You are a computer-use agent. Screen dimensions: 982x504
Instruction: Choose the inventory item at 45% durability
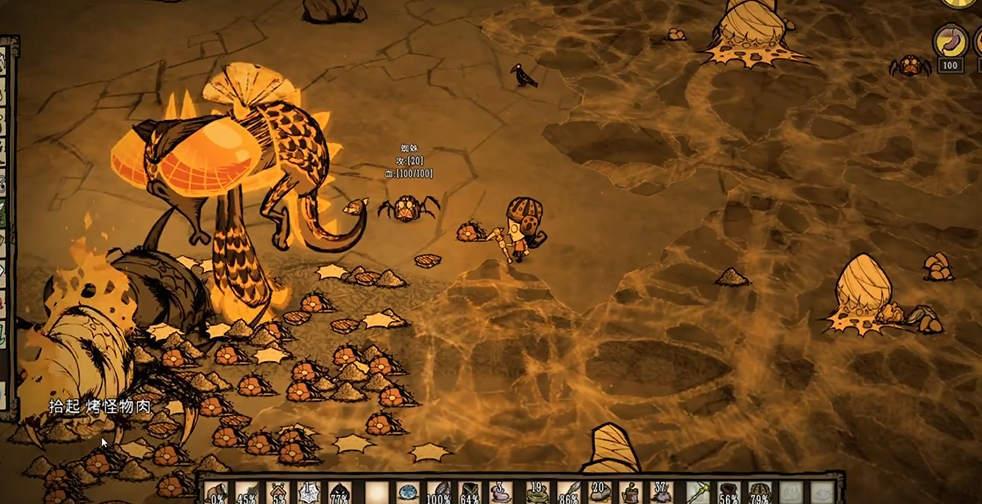point(247,493)
